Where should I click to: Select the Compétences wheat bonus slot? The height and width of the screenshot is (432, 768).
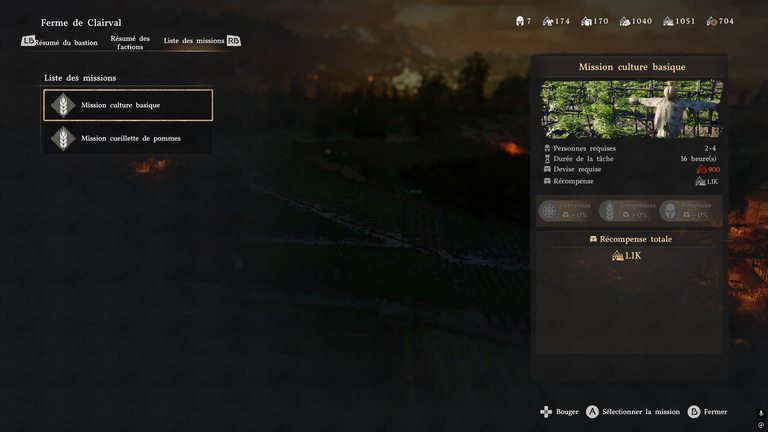627,211
